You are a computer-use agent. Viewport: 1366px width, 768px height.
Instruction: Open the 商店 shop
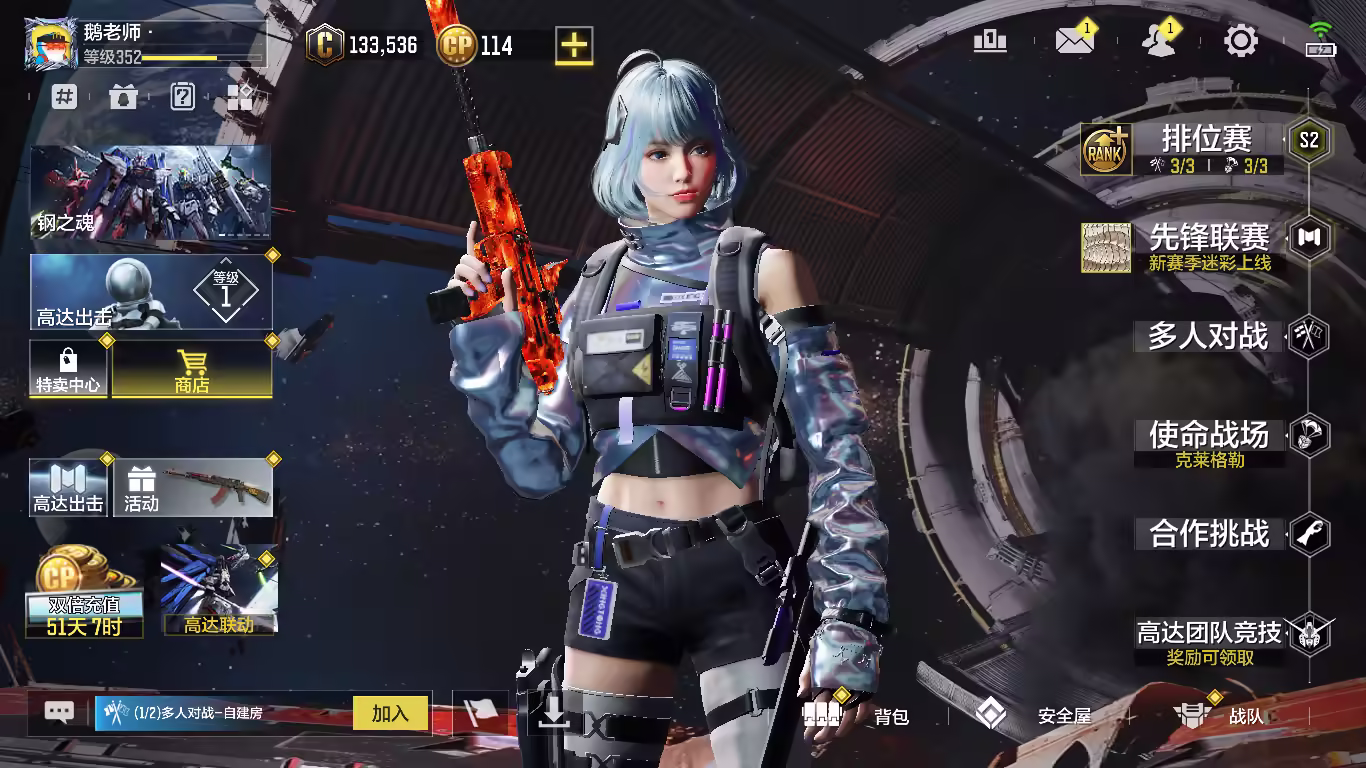click(191, 370)
